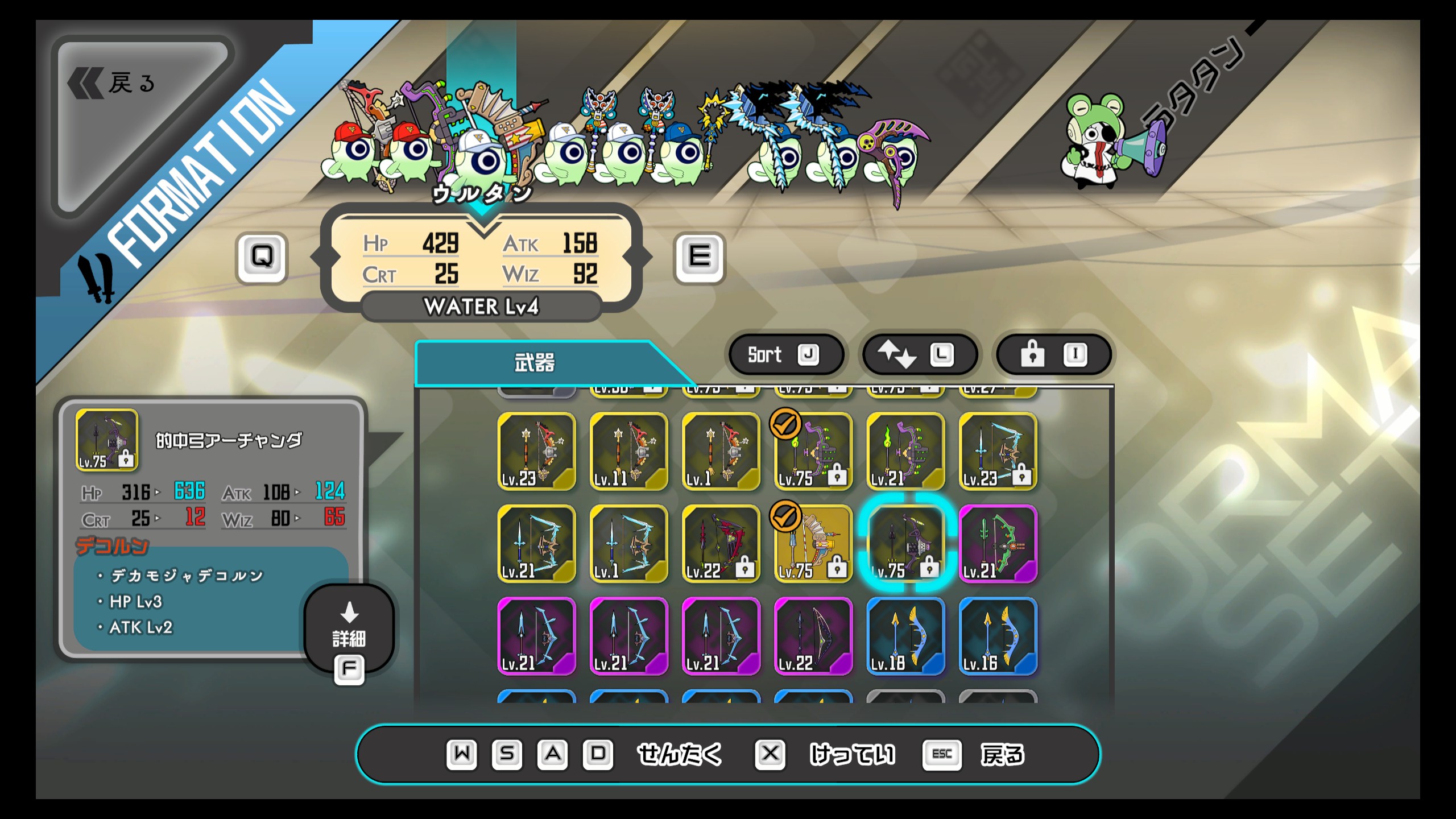Viewport: 1456px width, 819px height.
Task: Pick the Lv.22 red bow slot
Action: pos(721,544)
